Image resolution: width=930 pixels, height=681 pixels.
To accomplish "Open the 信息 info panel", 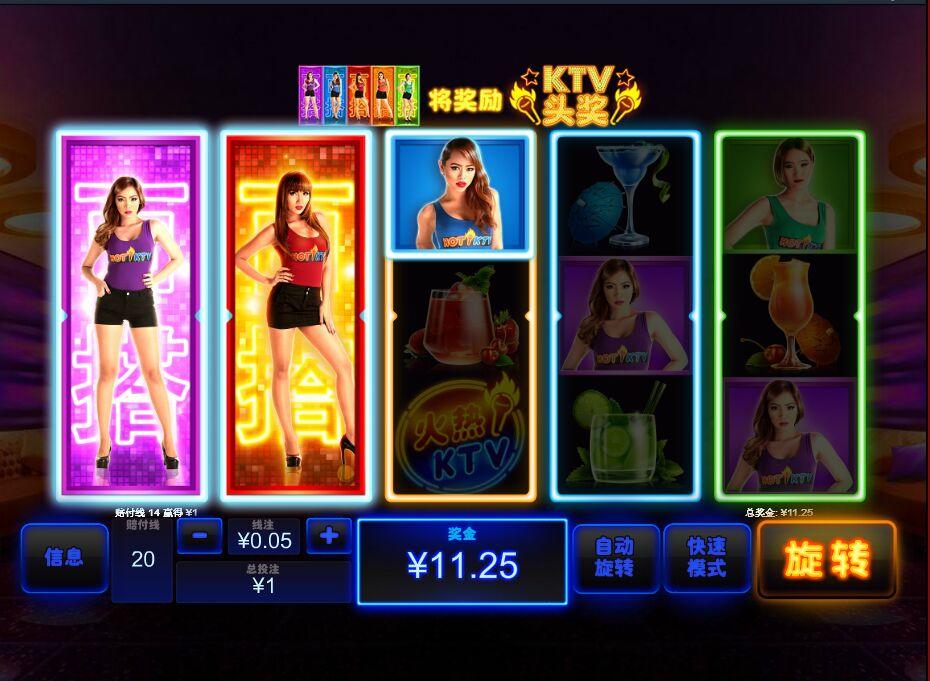I will pos(64,558).
